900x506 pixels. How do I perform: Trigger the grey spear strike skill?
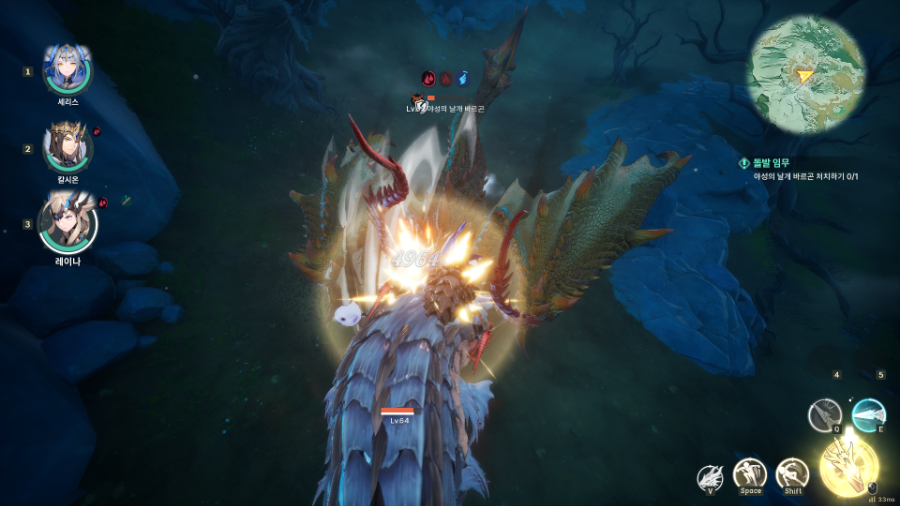pos(825,414)
